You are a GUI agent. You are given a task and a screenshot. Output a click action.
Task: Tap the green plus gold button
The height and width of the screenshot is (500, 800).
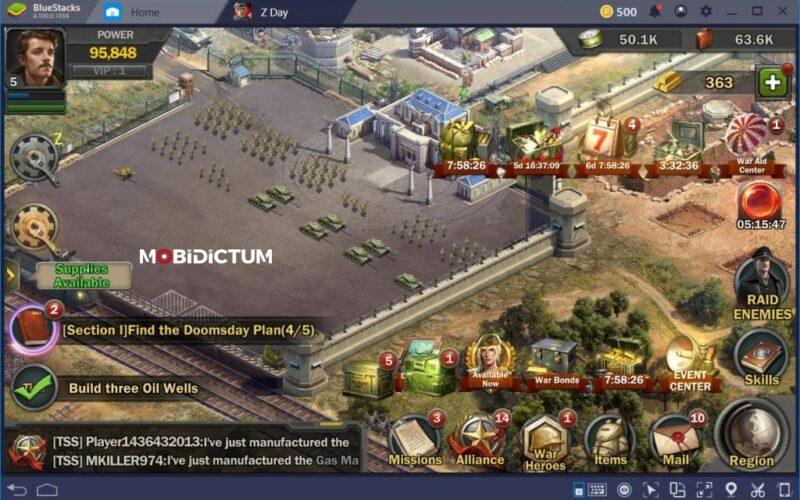(772, 83)
